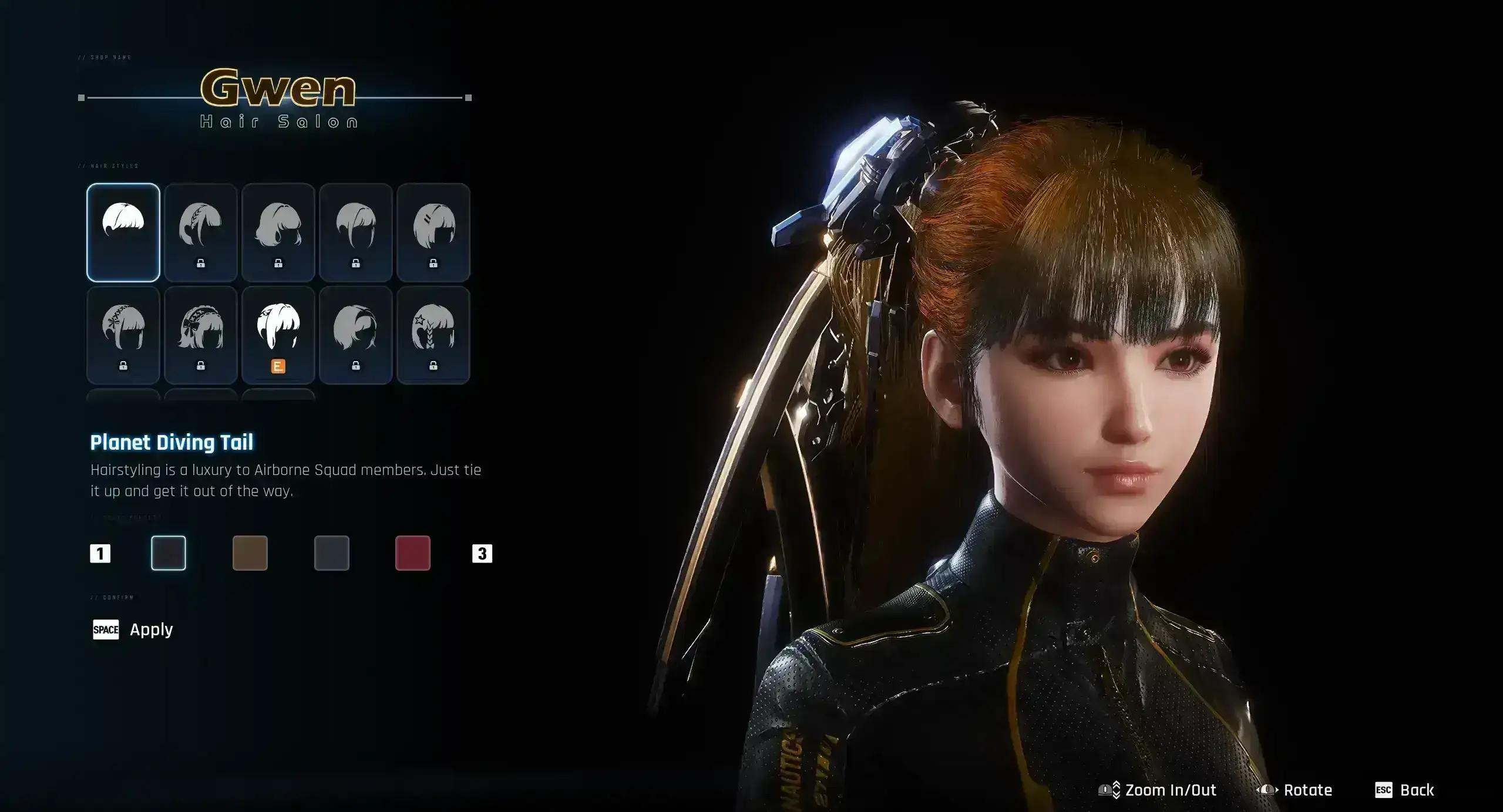The height and width of the screenshot is (812, 1503).
Task: Select the locked swept-back side-part hairstyle
Action: (356, 335)
